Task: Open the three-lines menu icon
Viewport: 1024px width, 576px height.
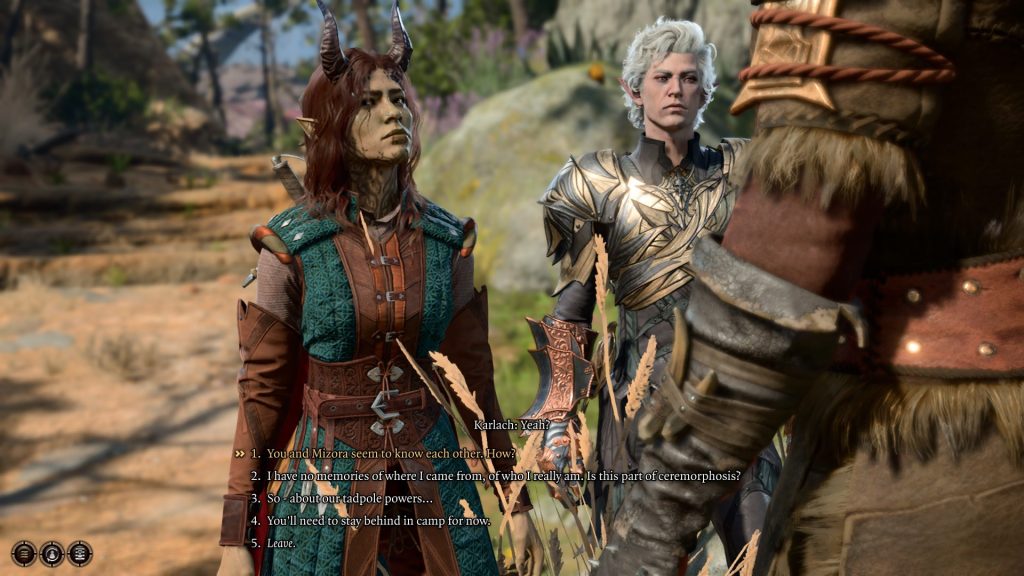Action: (x=24, y=553)
